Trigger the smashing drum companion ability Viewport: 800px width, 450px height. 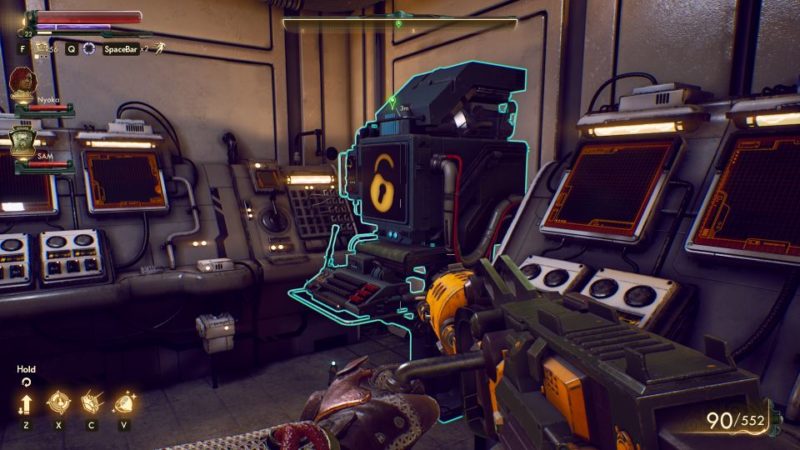point(90,402)
